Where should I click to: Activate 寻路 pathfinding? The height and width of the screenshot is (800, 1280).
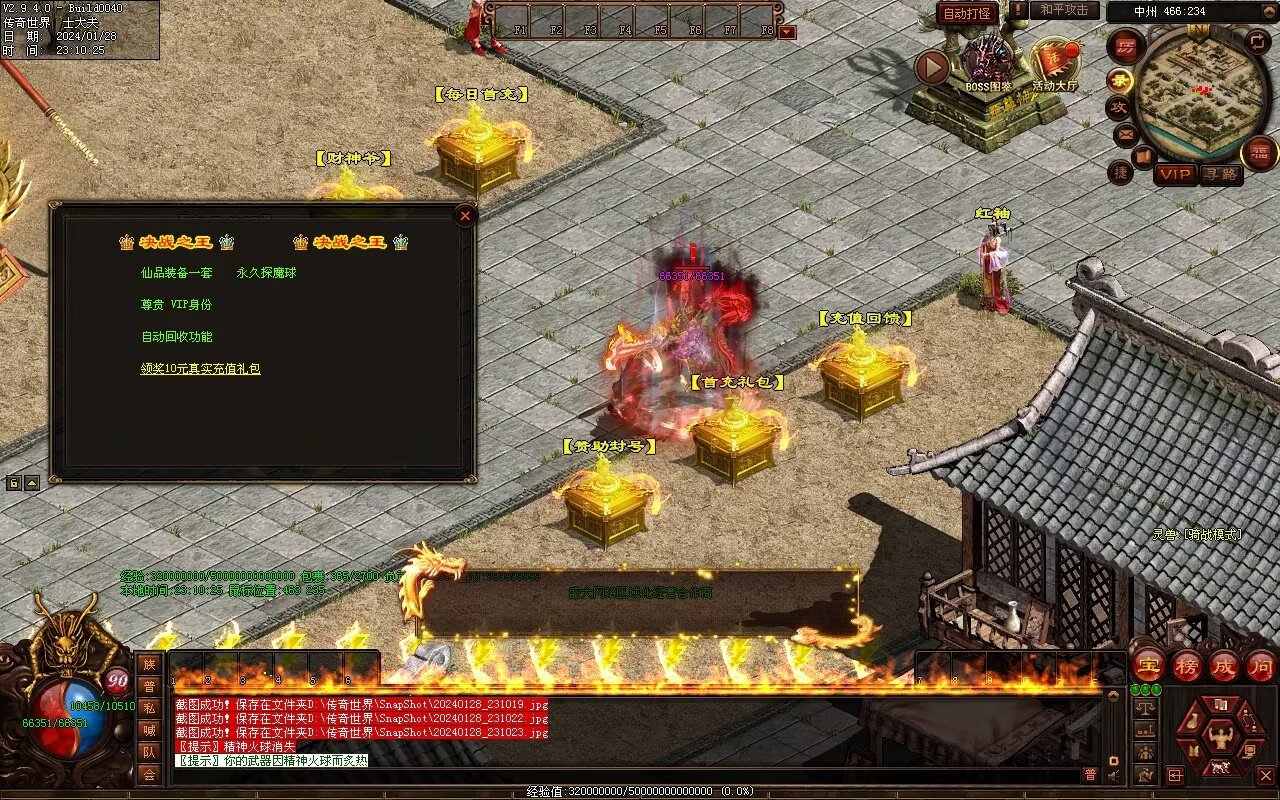pos(1219,174)
